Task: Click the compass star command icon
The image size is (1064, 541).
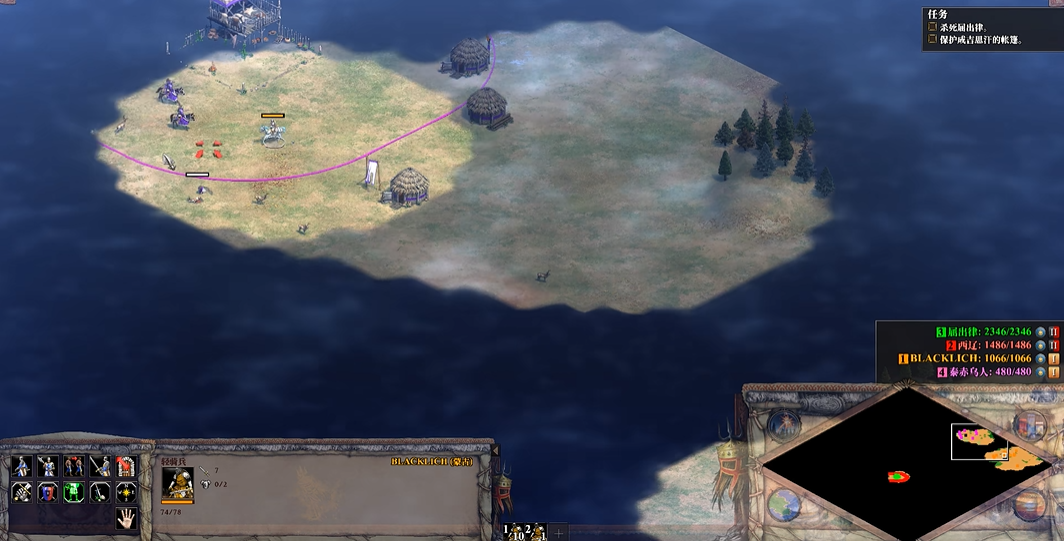Action: (x=126, y=492)
